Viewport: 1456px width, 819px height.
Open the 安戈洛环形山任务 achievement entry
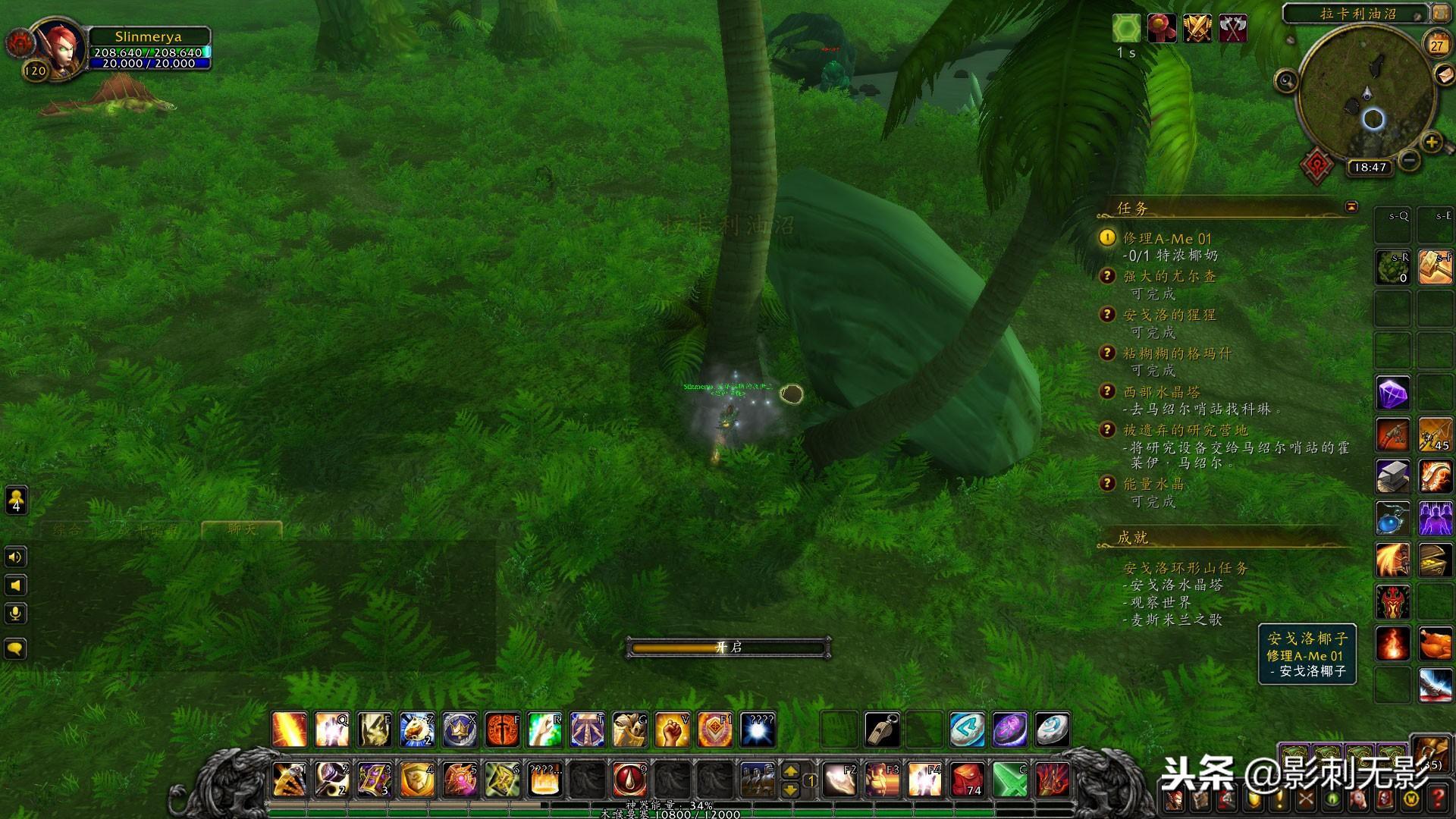pyautogui.click(x=1185, y=568)
